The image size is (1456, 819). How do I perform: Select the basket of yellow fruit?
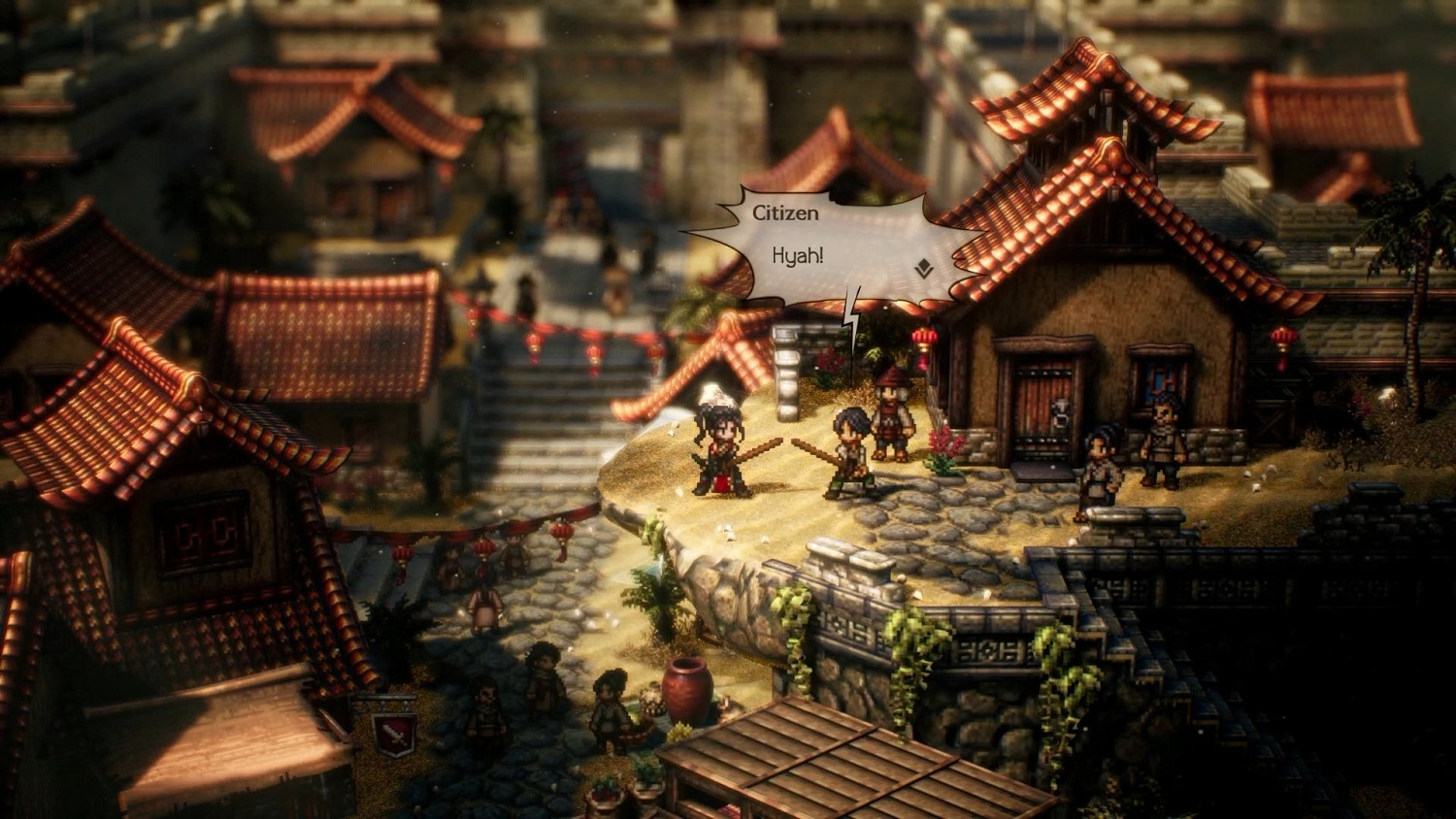point(680,731)
